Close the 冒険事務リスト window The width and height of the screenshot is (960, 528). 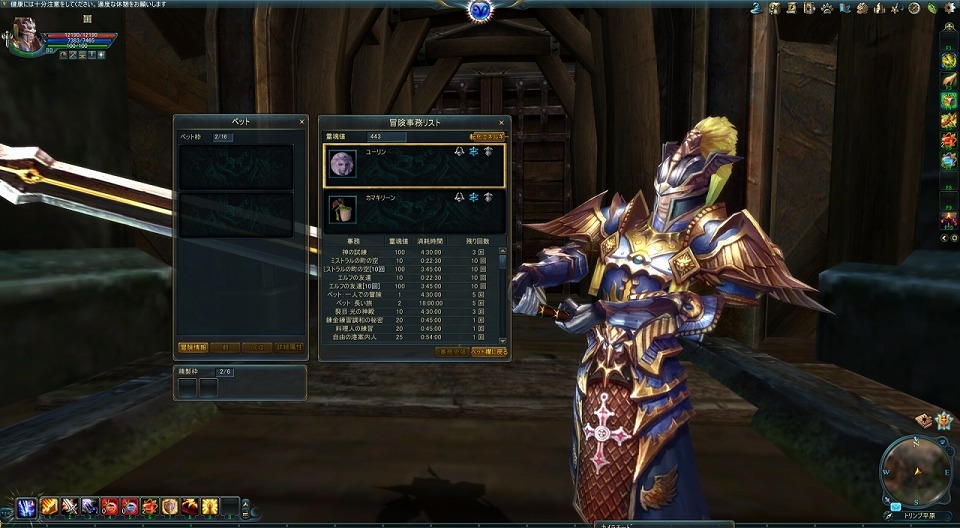[501, 122]
